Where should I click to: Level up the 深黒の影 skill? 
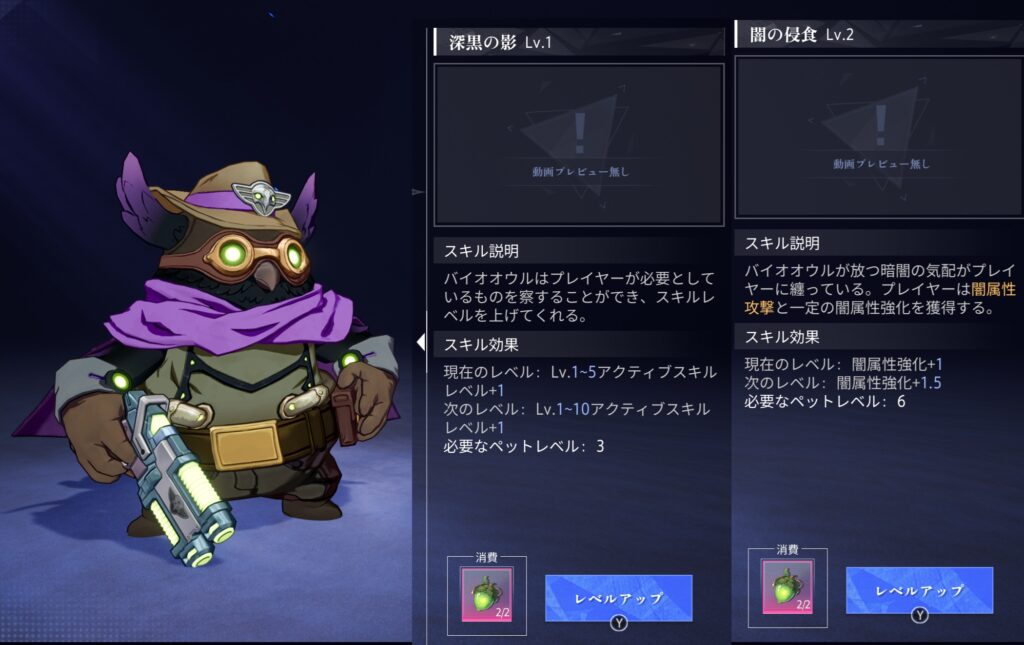pos(618,598)
